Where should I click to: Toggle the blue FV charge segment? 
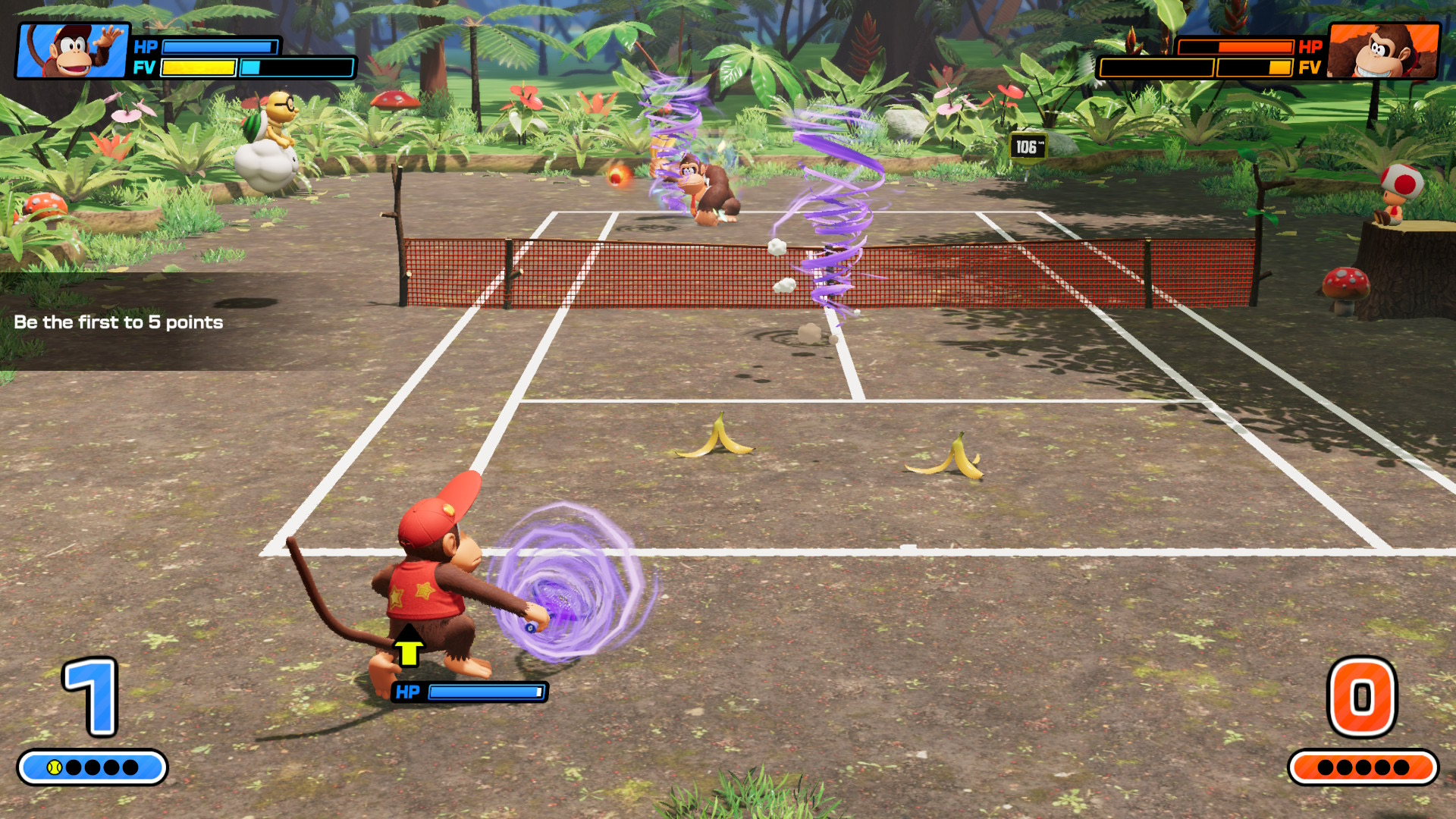point(250,68)
